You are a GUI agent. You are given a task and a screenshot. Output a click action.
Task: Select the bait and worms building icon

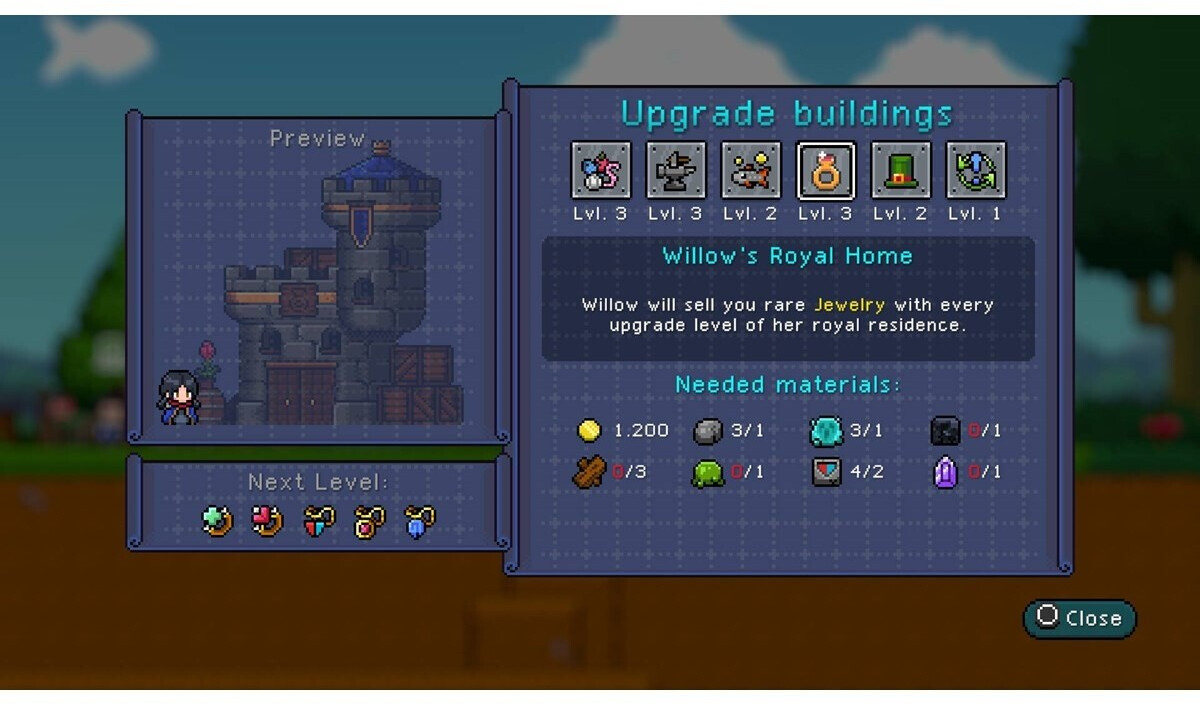click(601, 171)
